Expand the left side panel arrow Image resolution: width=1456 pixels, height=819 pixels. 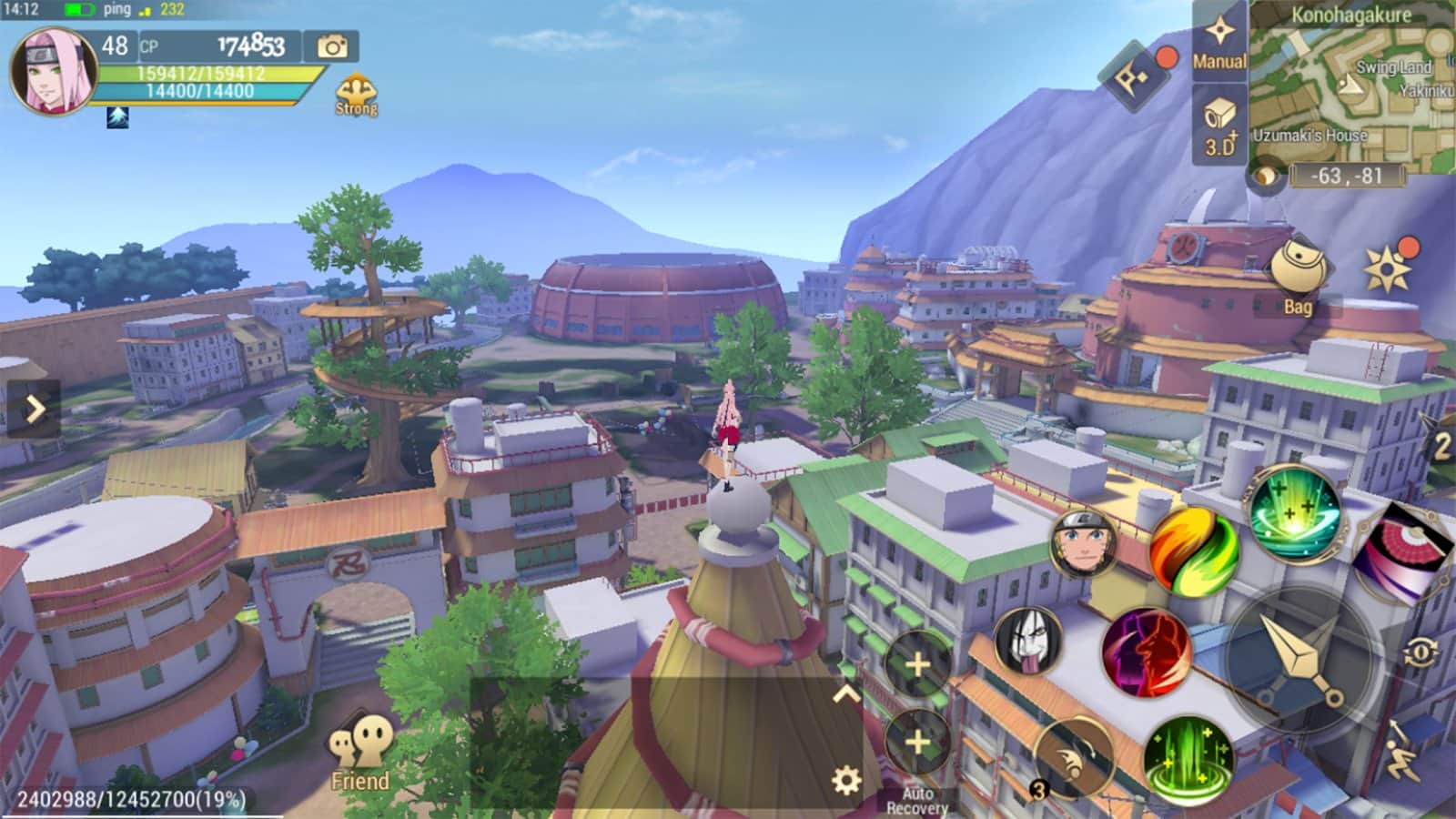pos(34,409)
